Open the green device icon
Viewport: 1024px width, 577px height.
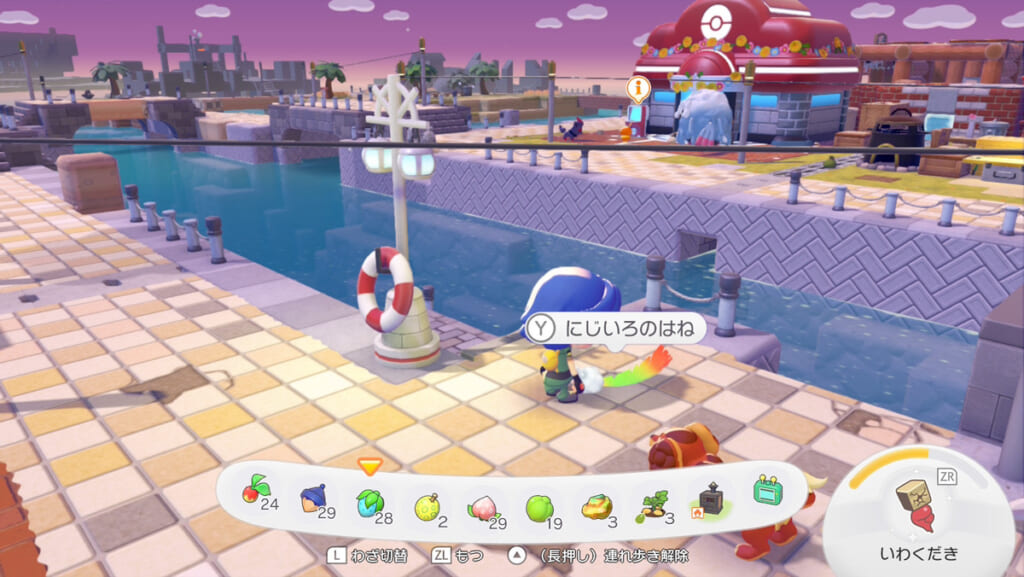[768, 492]
